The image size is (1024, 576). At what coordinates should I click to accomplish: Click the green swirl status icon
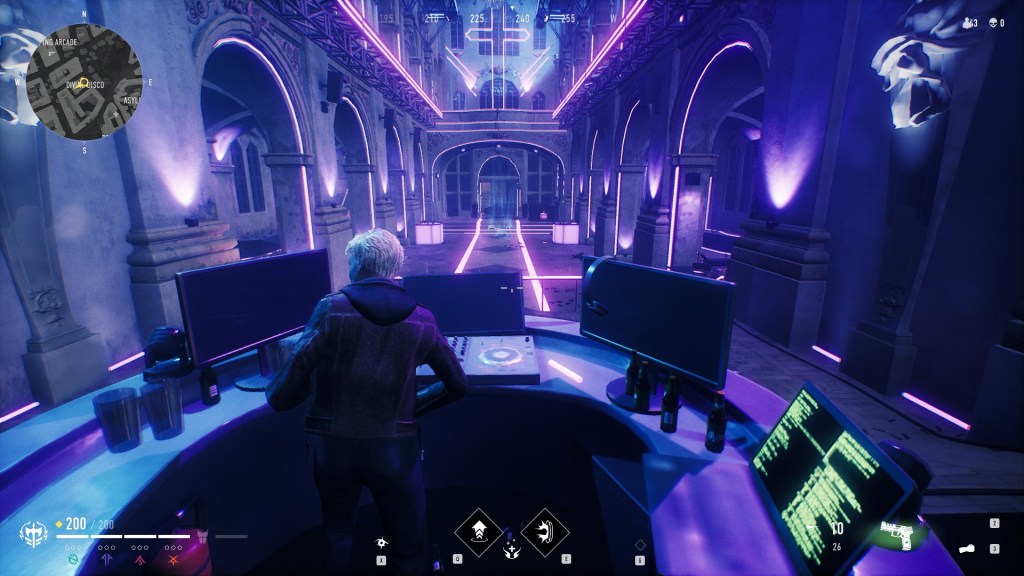72,560
